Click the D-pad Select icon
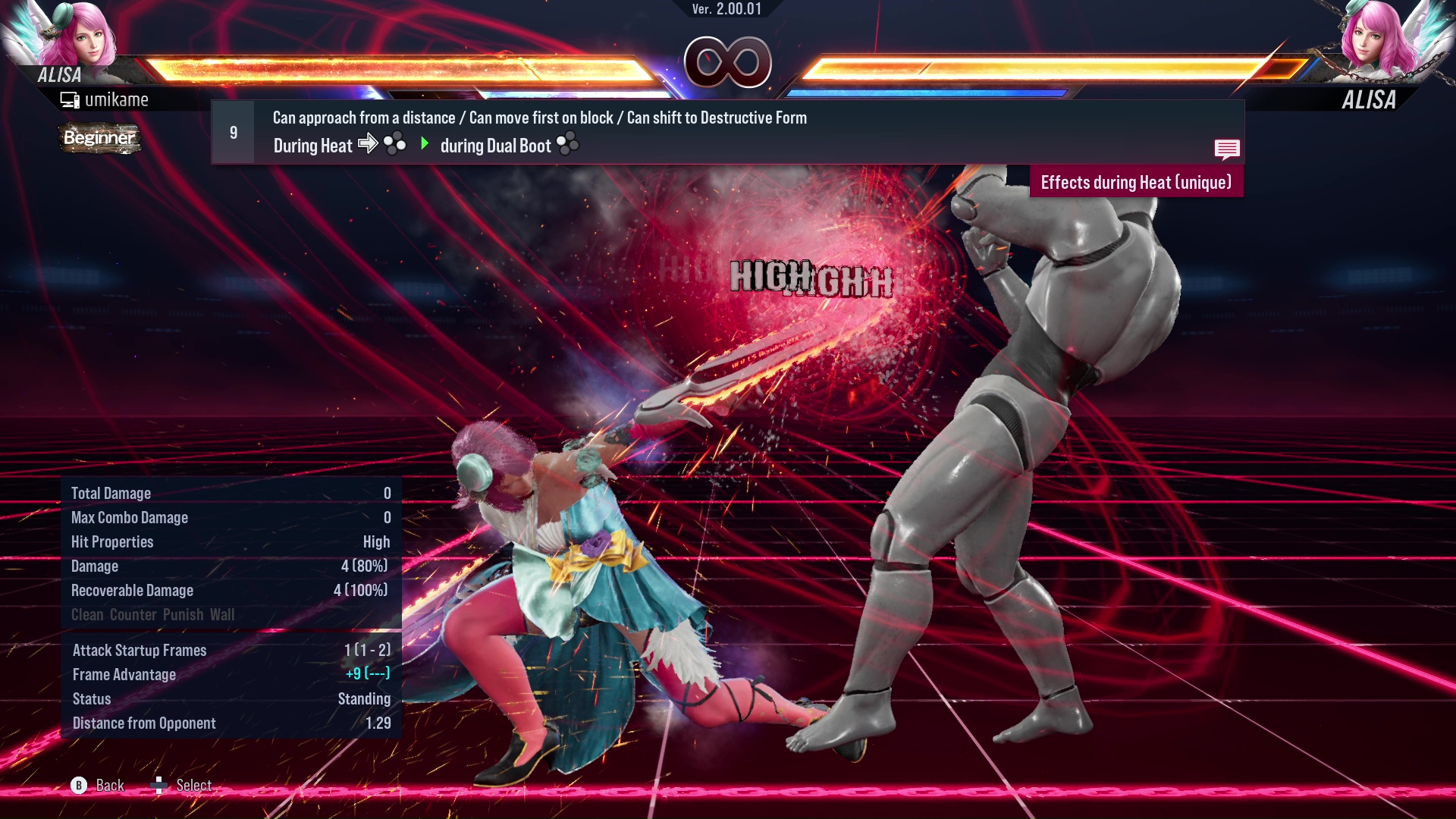The height and width of the screenshot is (819, 1456). 160,786
